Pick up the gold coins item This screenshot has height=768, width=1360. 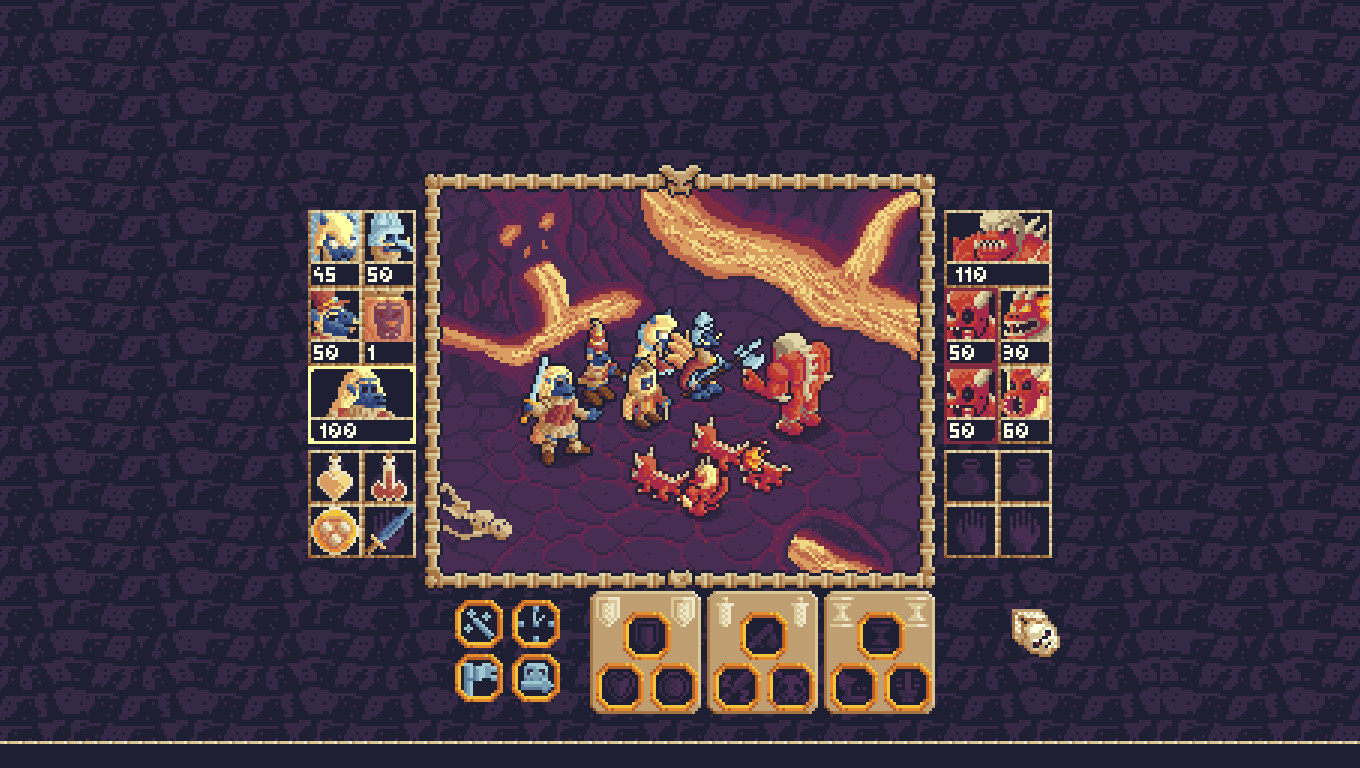point(335,530)
